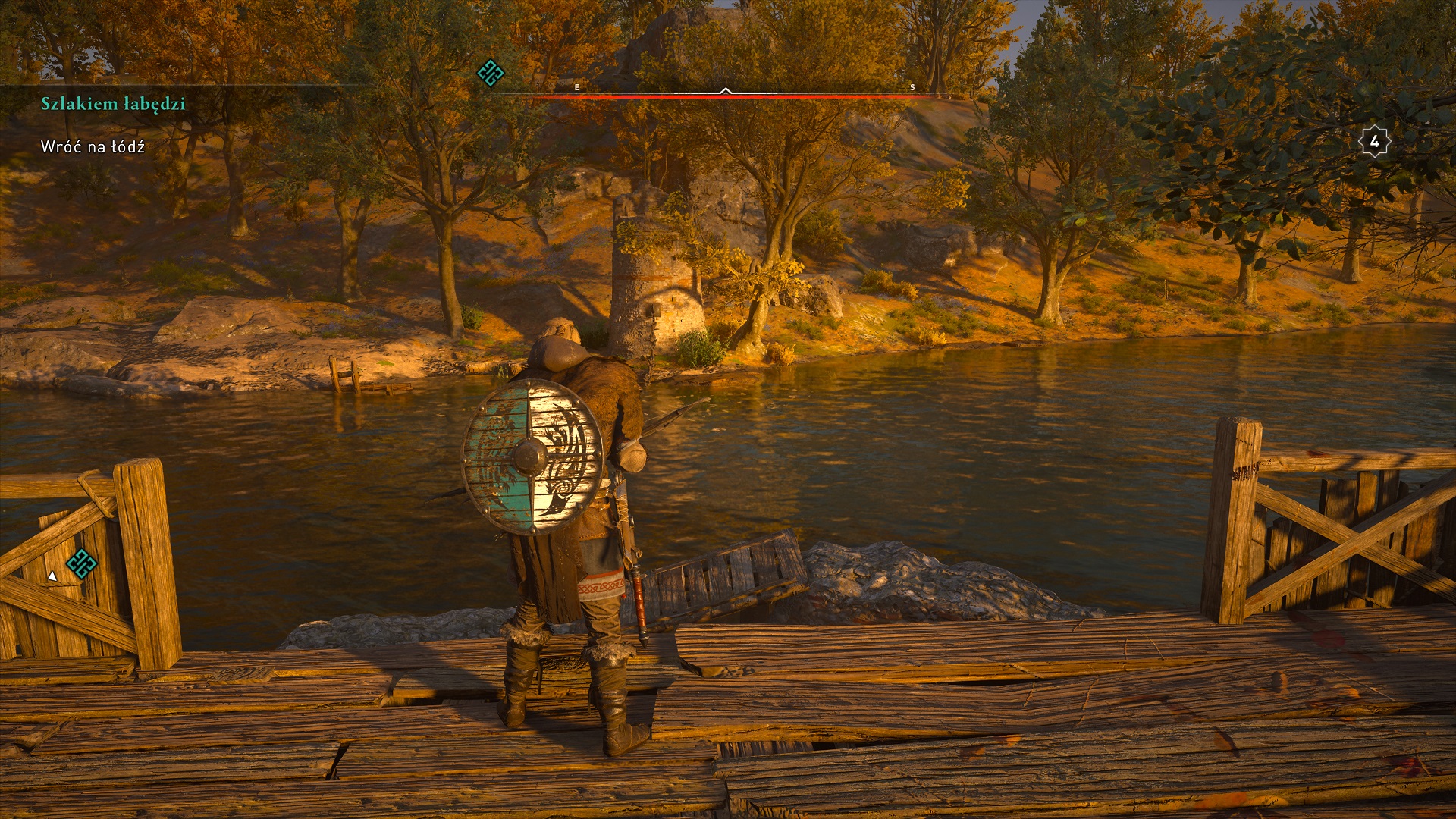This screenshot has width=1456, height=819.
Task: Click the teal quest marker with white arrow
Action: coord(80,563)
